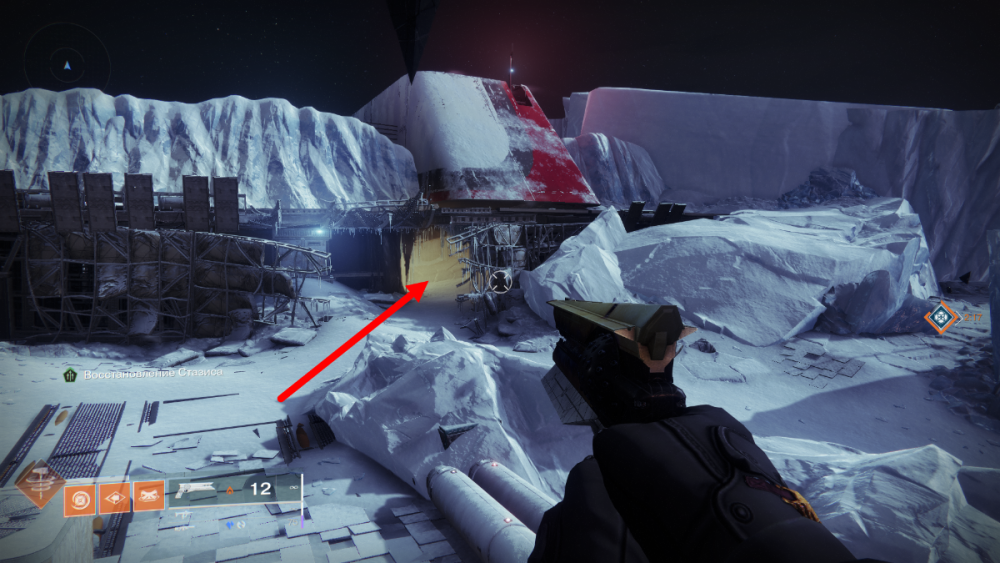Use the grenade ability icon
This screenshot has width=1000, height=563.
[x=81, y=496]
